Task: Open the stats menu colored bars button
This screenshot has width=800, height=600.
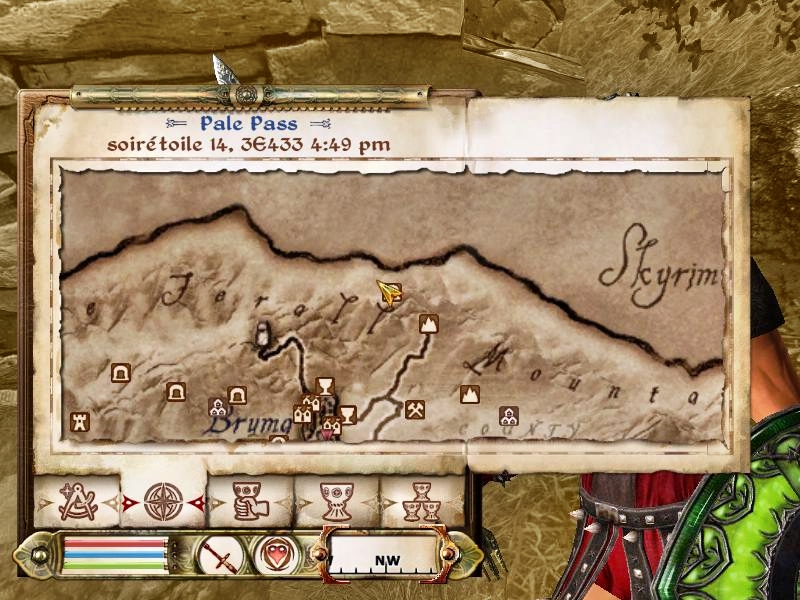Action: click(114, 553)
